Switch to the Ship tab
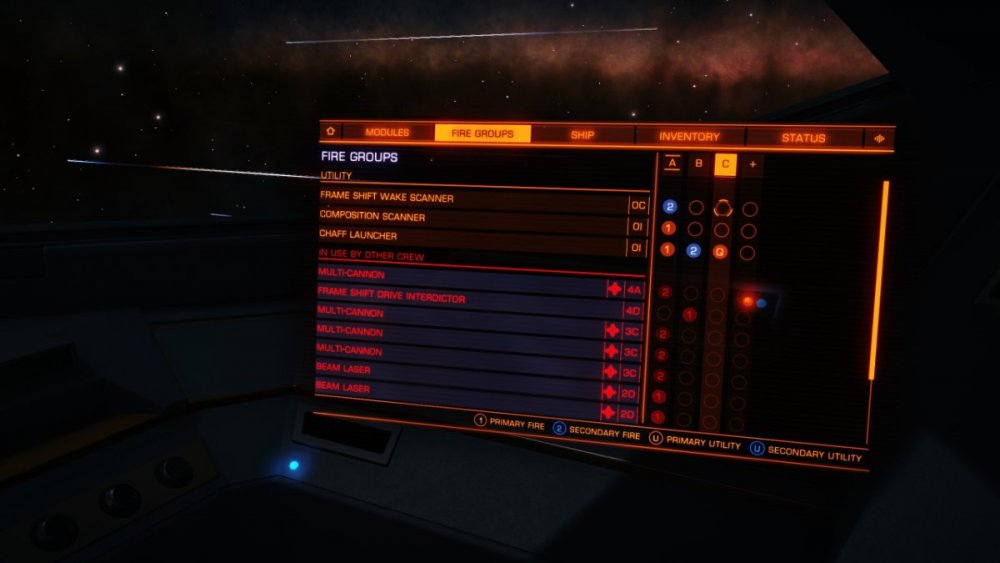The width and height of the screenshot is (1000, 563). 582,134
